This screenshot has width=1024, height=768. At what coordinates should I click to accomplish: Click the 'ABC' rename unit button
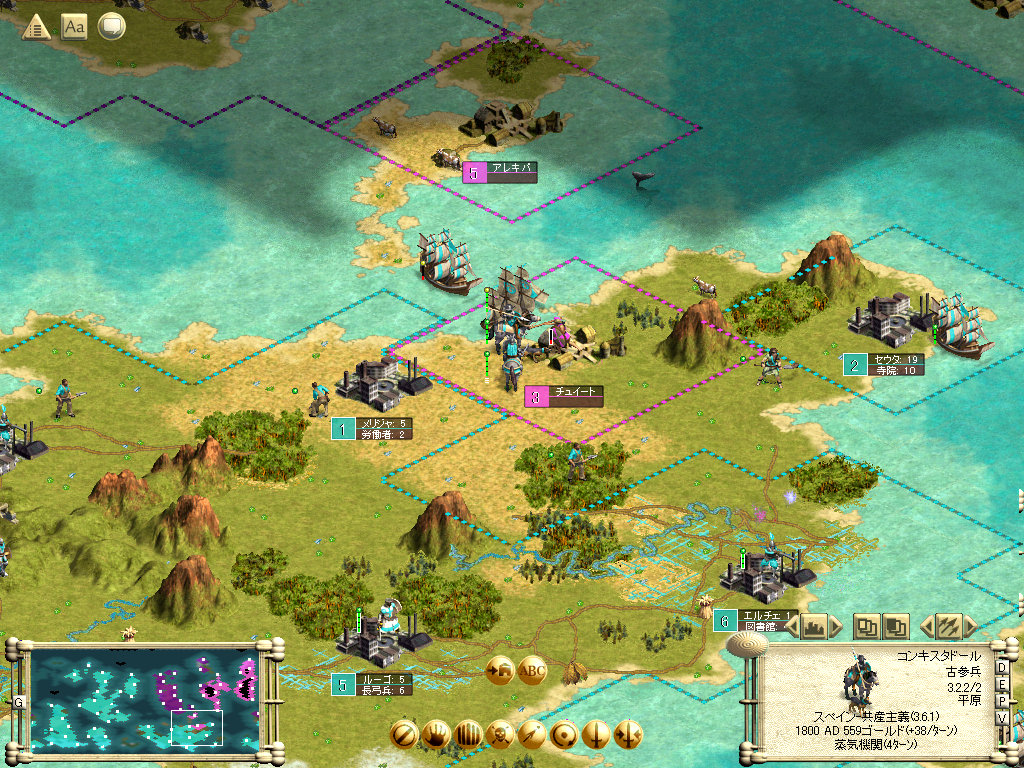click(x=532, y=670)
